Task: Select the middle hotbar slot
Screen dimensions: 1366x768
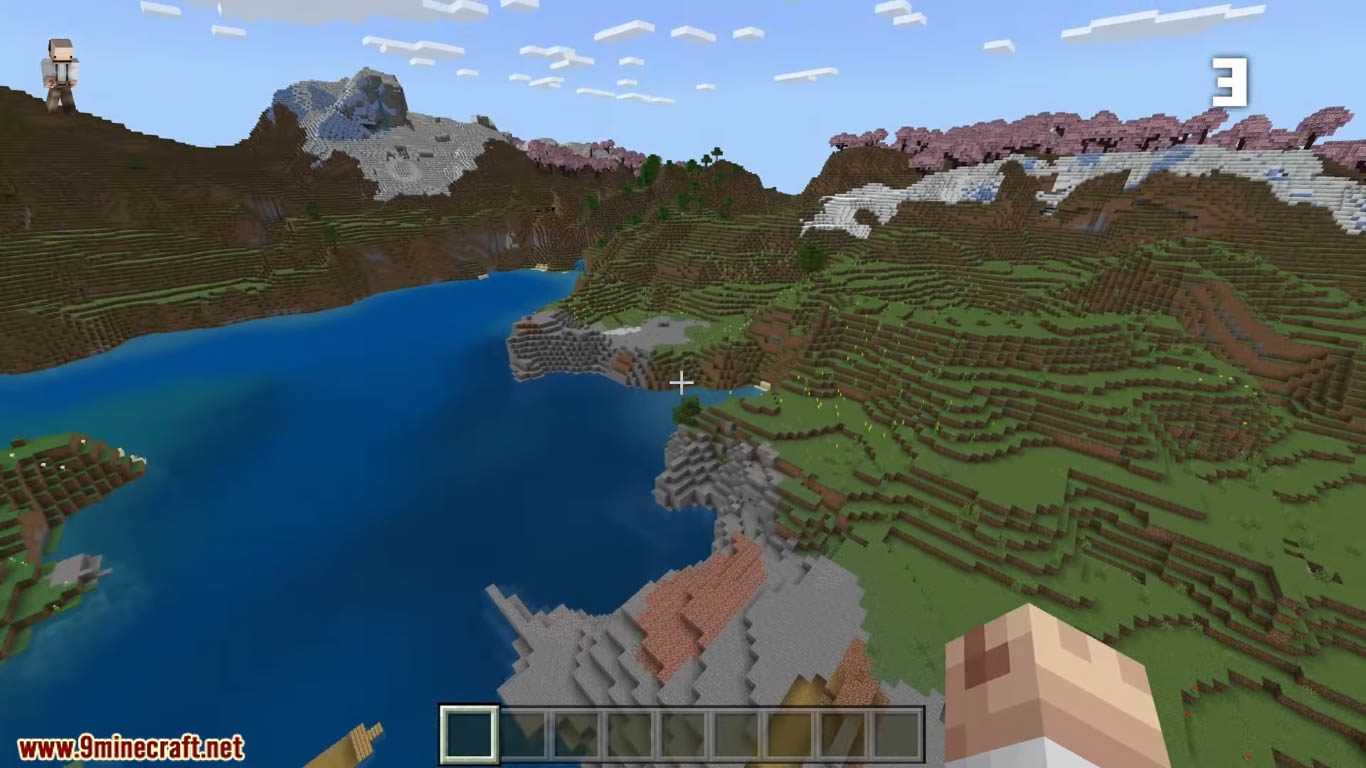Action: click(x=683, y=733)
